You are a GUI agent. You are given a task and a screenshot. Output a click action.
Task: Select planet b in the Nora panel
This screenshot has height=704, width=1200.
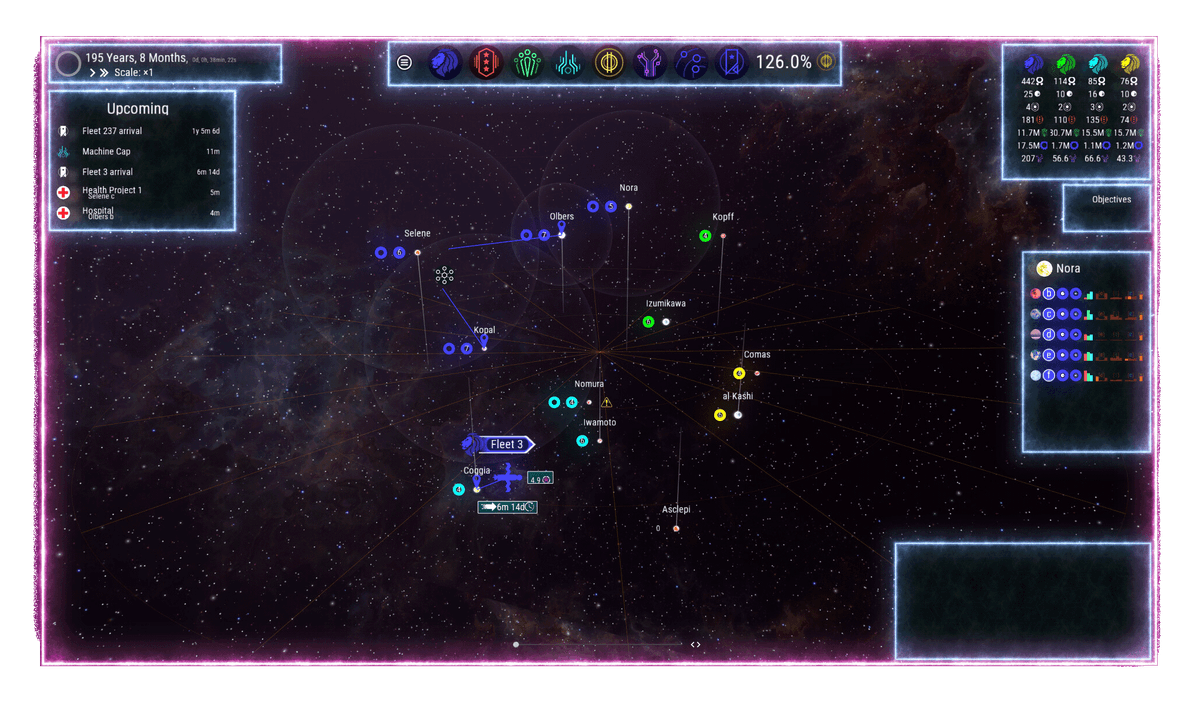tap(1049, 294)
